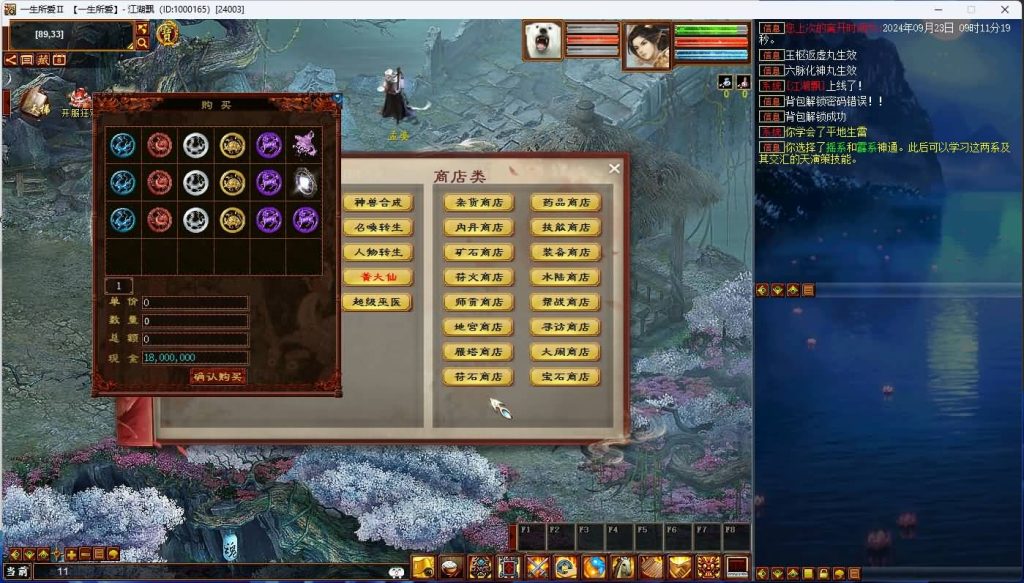Select the red 黄大仙 button

pos(377,278)
